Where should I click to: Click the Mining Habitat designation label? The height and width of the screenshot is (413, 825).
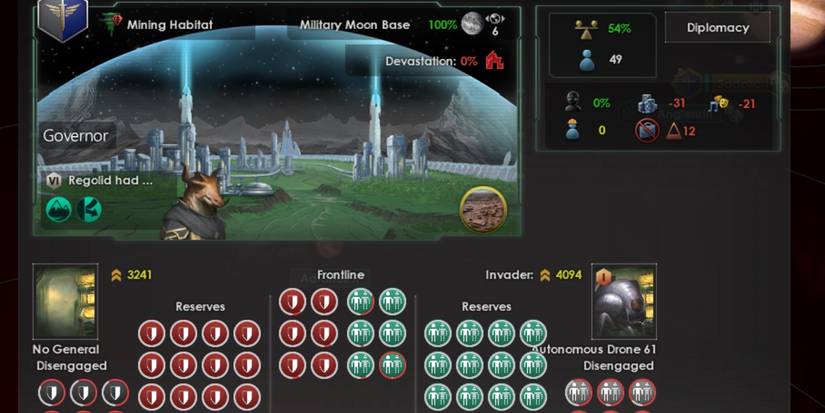point(170,25)
